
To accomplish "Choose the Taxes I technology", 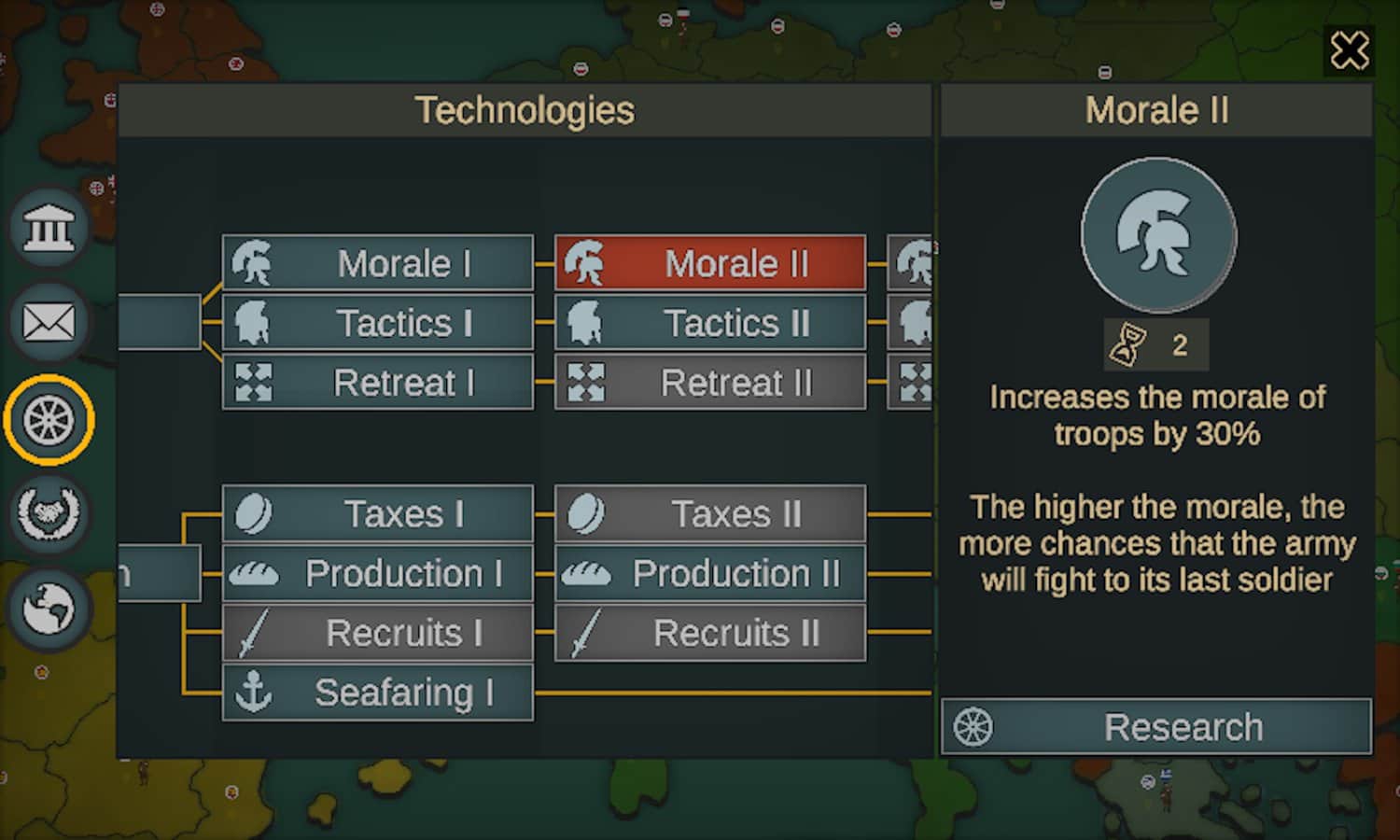I will 378,513.
